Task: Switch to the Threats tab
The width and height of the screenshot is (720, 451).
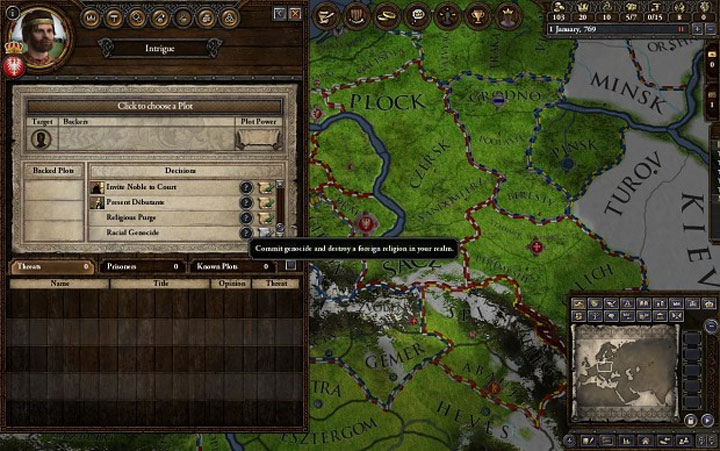Action: pyautogui.click(x=52, y=267)
